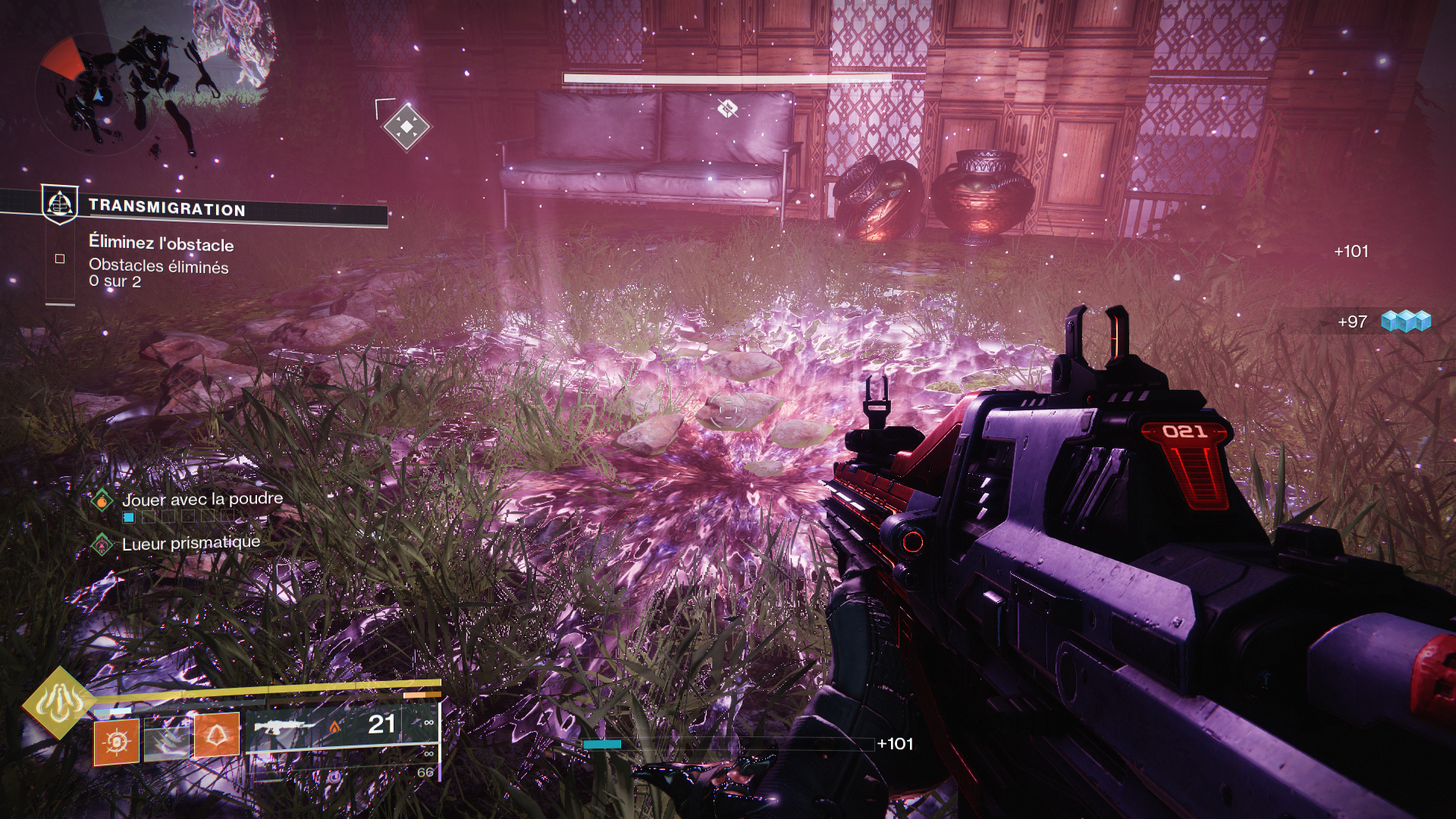Click the objective checkbox for obstacles eliminated
Screen dimensions: 1456x819
click(60, 259)
